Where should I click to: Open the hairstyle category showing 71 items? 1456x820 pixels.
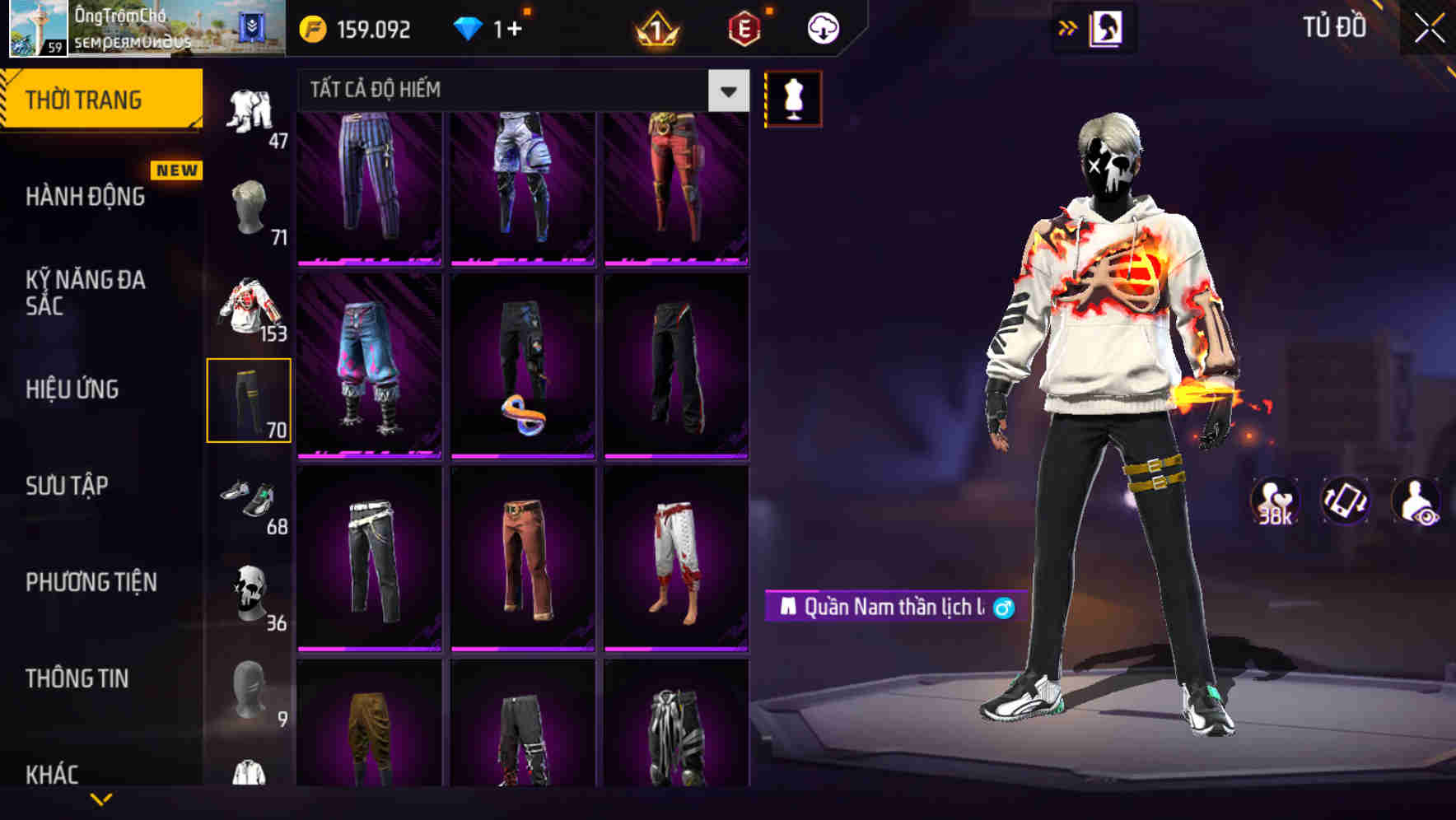250,207
